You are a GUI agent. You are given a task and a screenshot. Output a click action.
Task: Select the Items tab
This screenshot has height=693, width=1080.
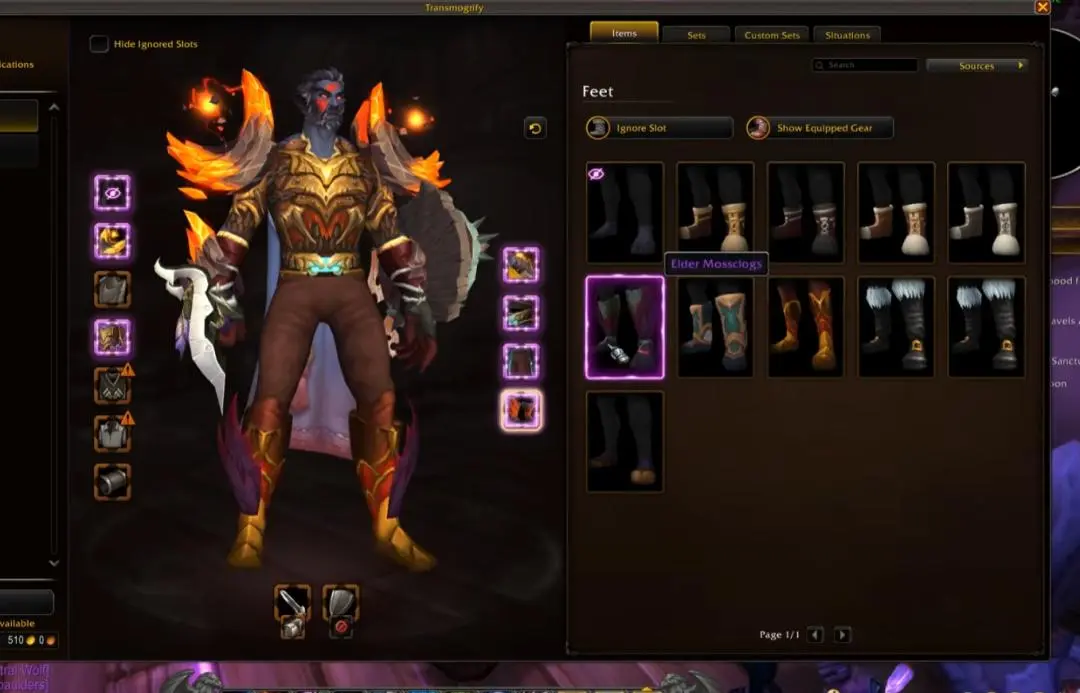(x=624, y=33)
